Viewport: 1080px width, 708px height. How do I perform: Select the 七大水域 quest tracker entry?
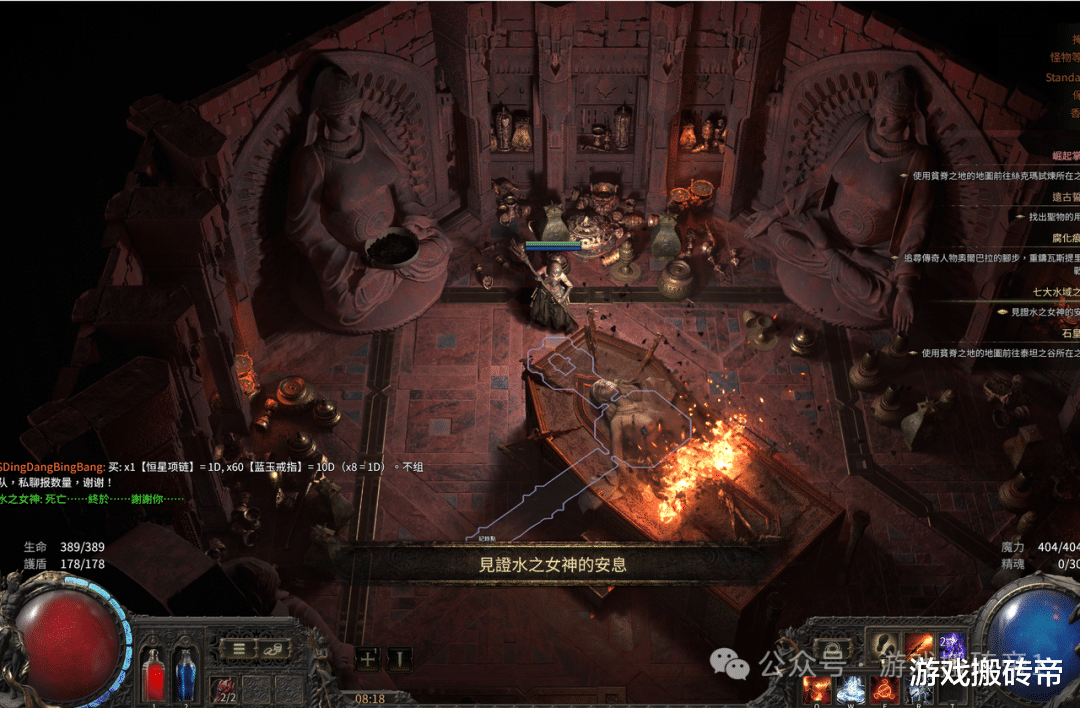(x=1058, y=292)
